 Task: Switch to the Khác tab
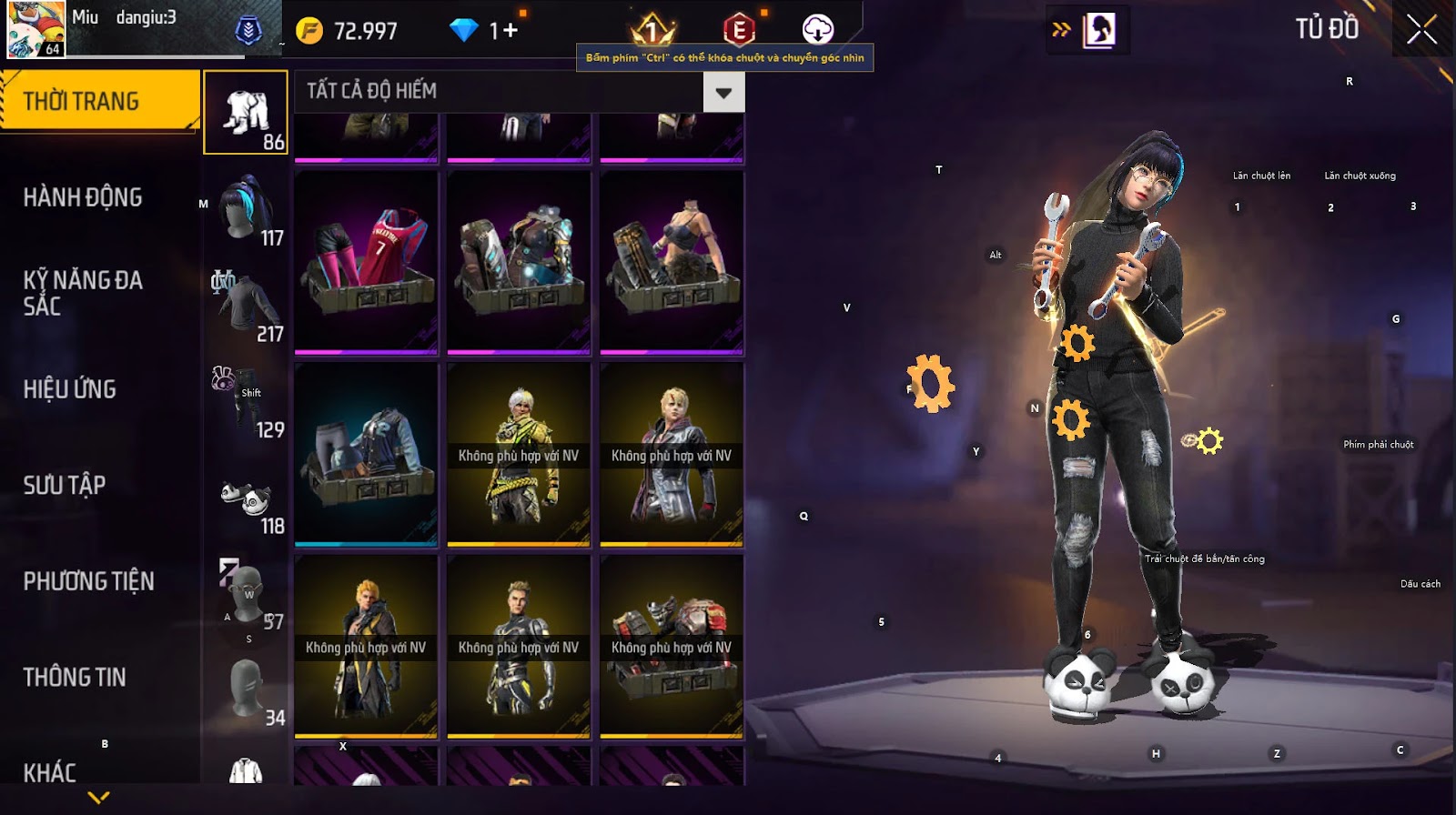[x=50, y=772]
